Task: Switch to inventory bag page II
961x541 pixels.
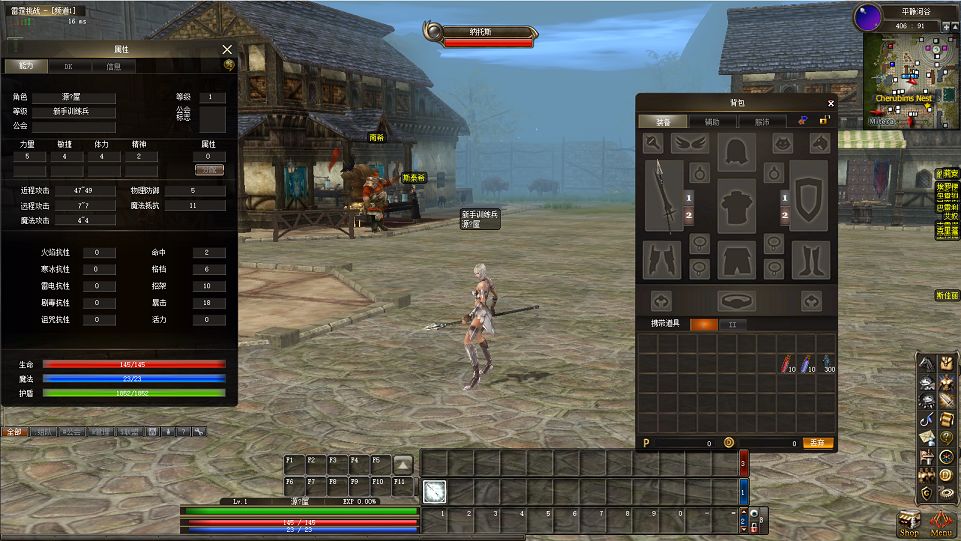Action: point(732,325)
